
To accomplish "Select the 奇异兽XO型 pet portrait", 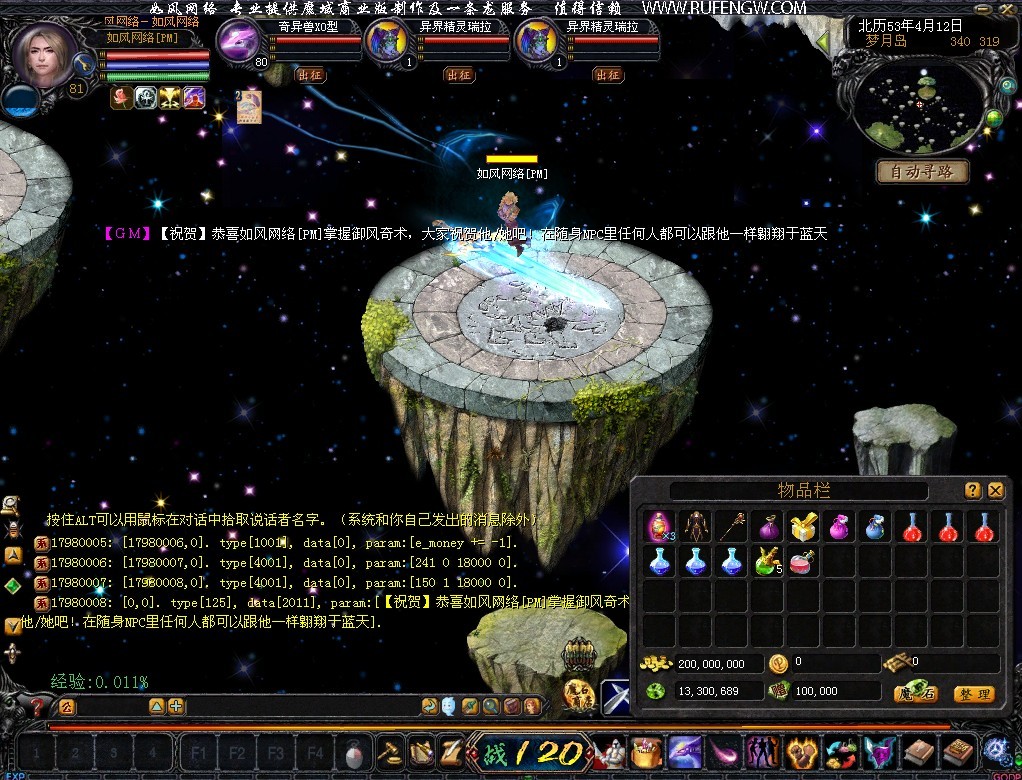I will 240,44.
